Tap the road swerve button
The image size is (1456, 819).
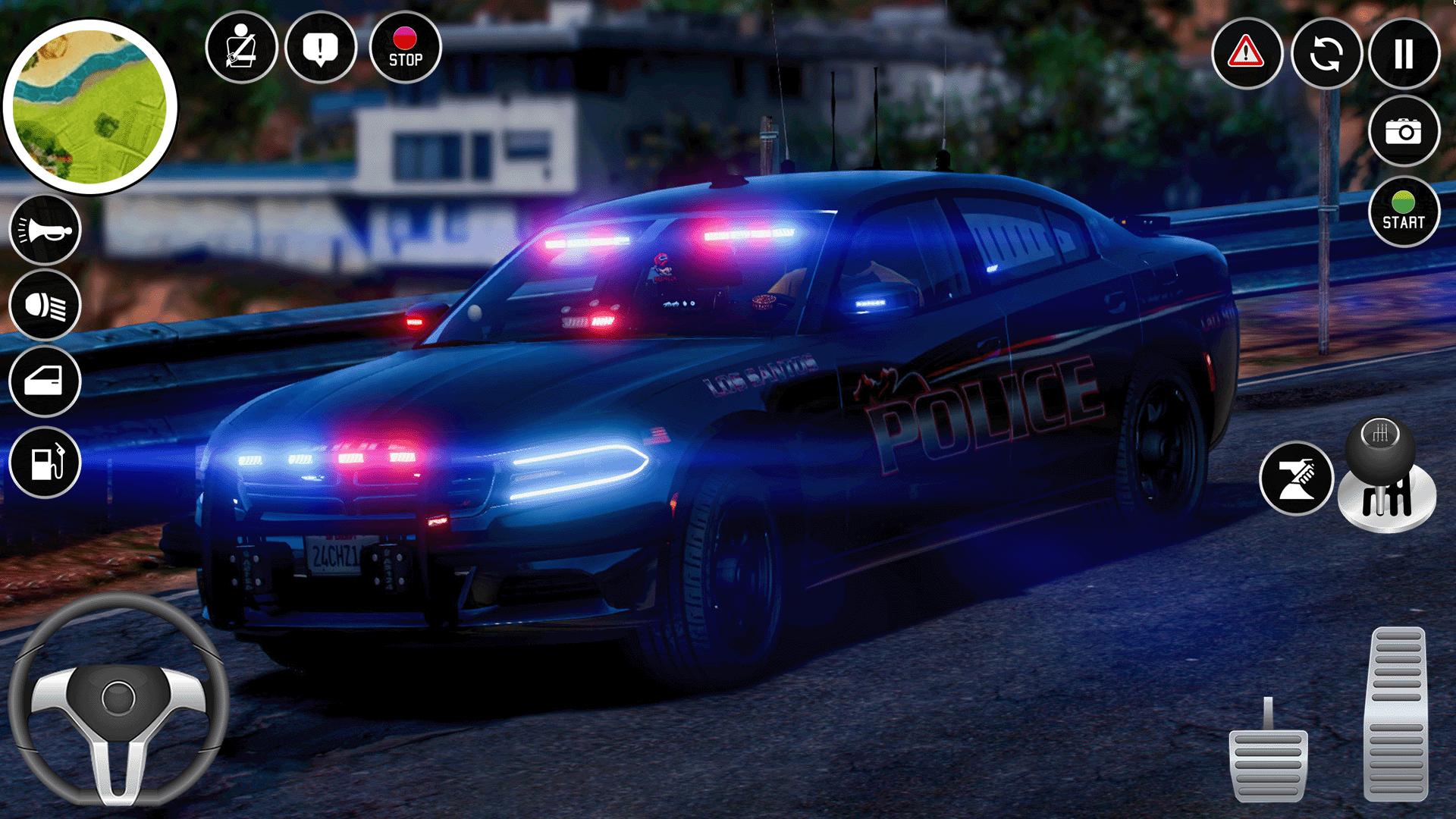pos(1296,479)
